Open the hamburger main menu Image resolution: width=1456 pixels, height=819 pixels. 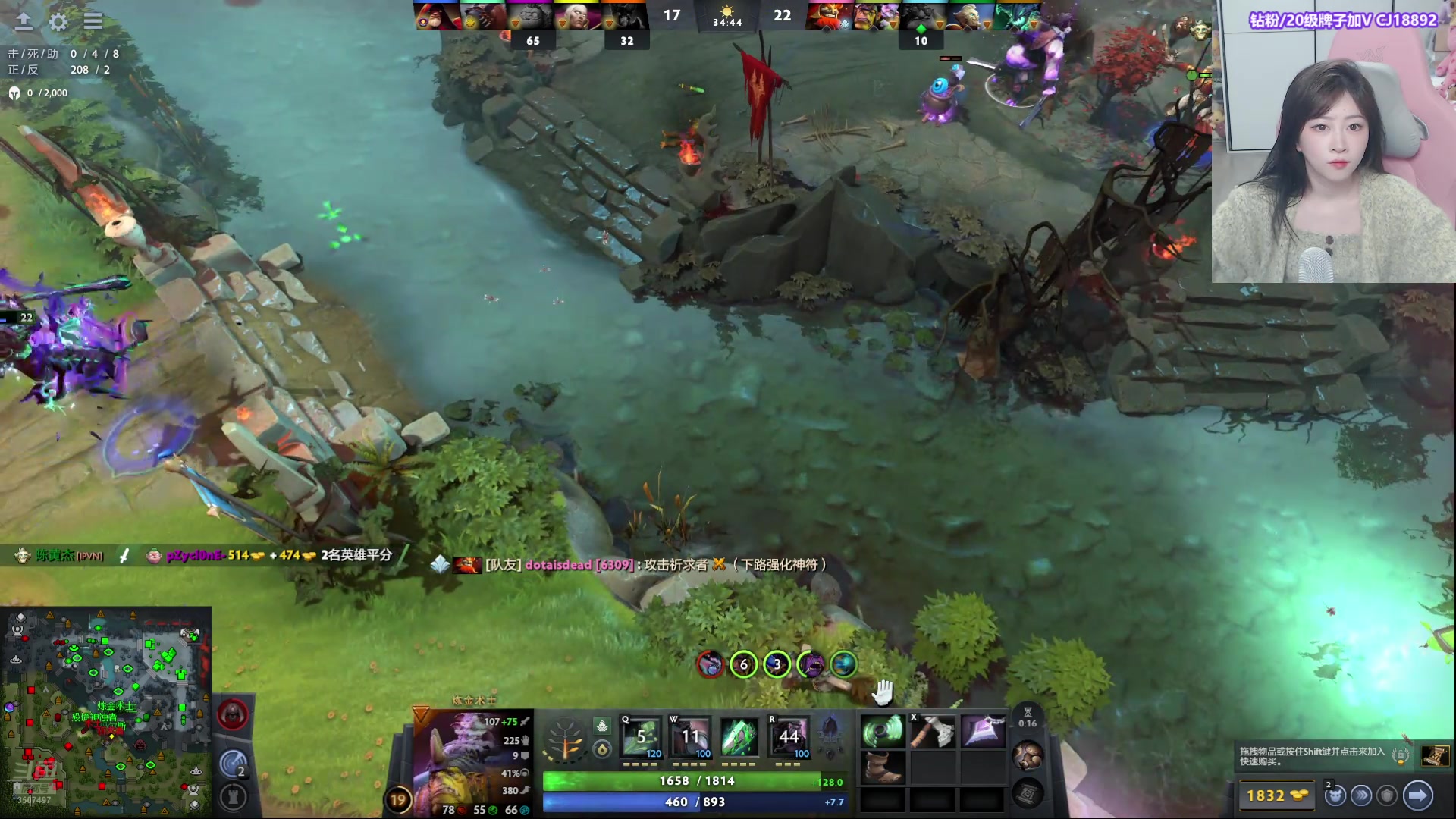pos(93,22)
